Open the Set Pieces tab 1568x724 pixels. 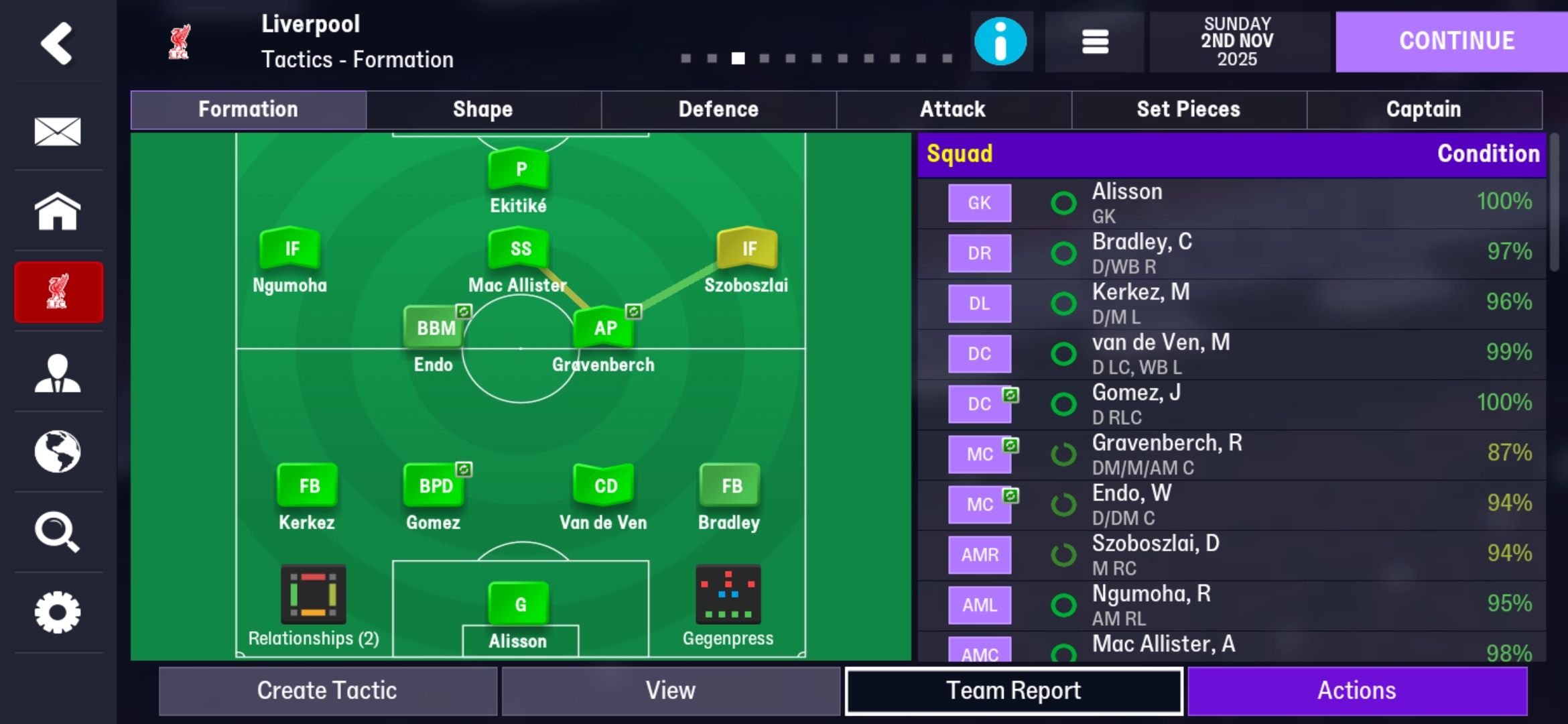[x=1189, y=109]
